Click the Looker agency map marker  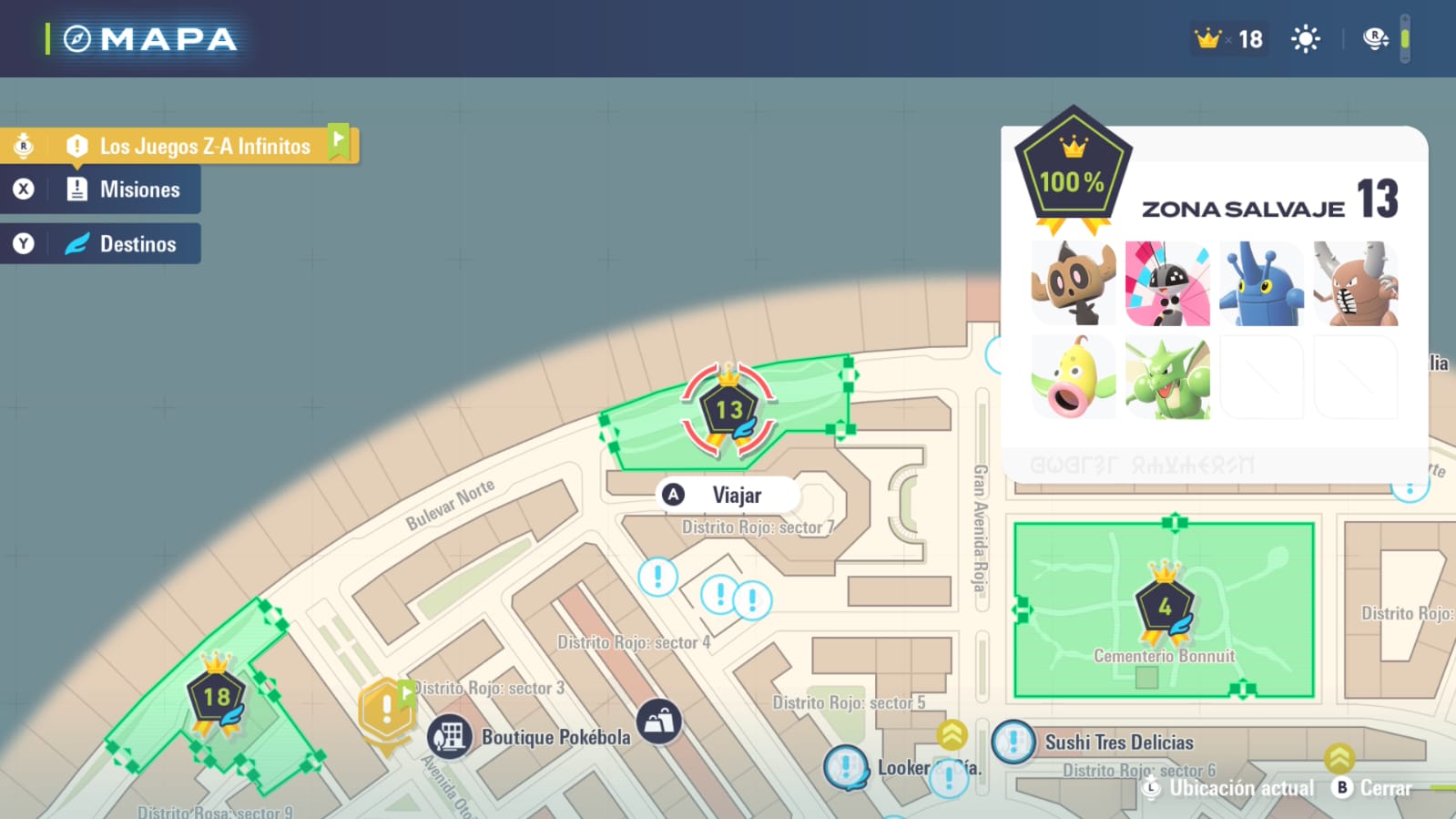pyautogui.click(x=846, y=766)
